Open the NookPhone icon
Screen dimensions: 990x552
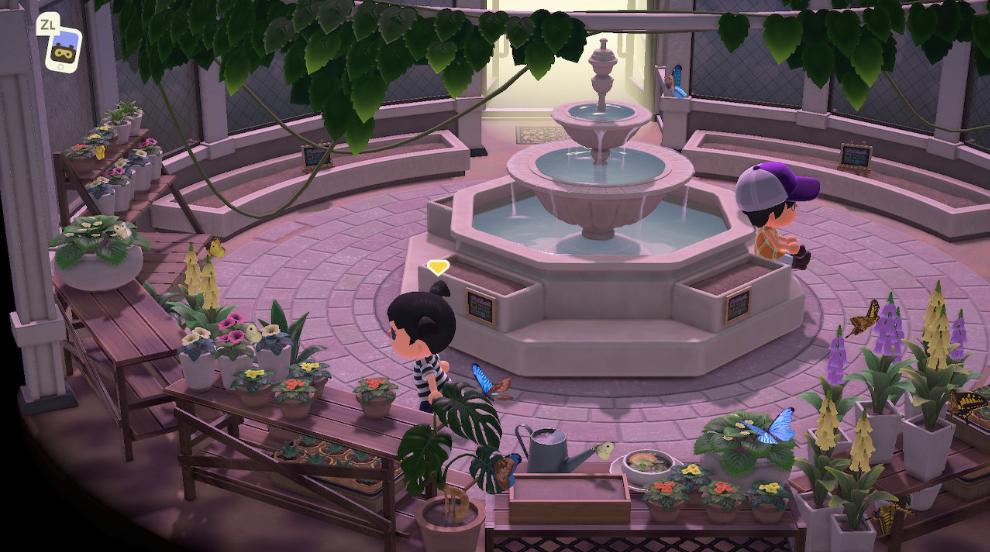pyautogui.click(x=63, y=50)
